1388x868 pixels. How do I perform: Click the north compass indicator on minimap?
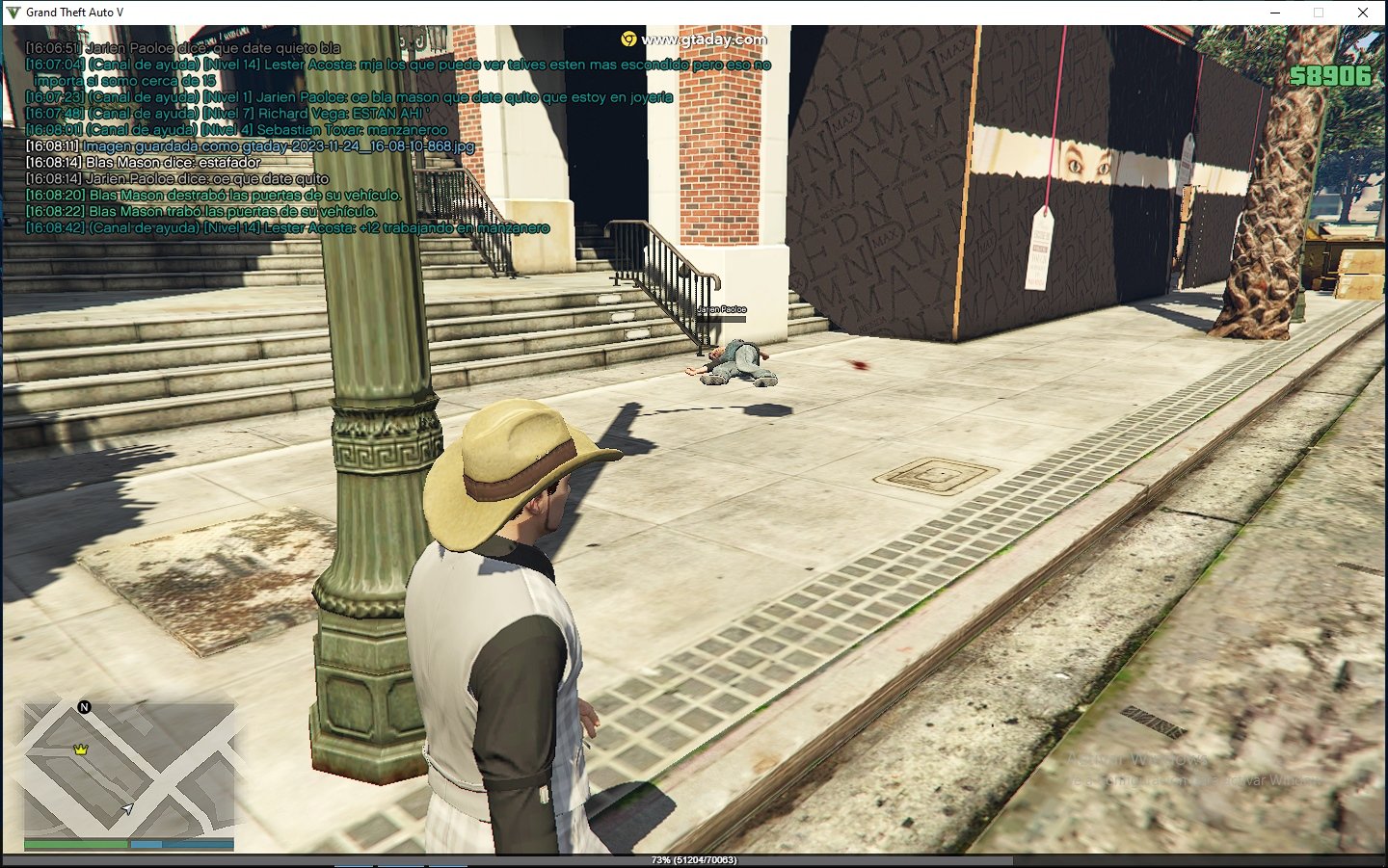(x=84, y=707)
